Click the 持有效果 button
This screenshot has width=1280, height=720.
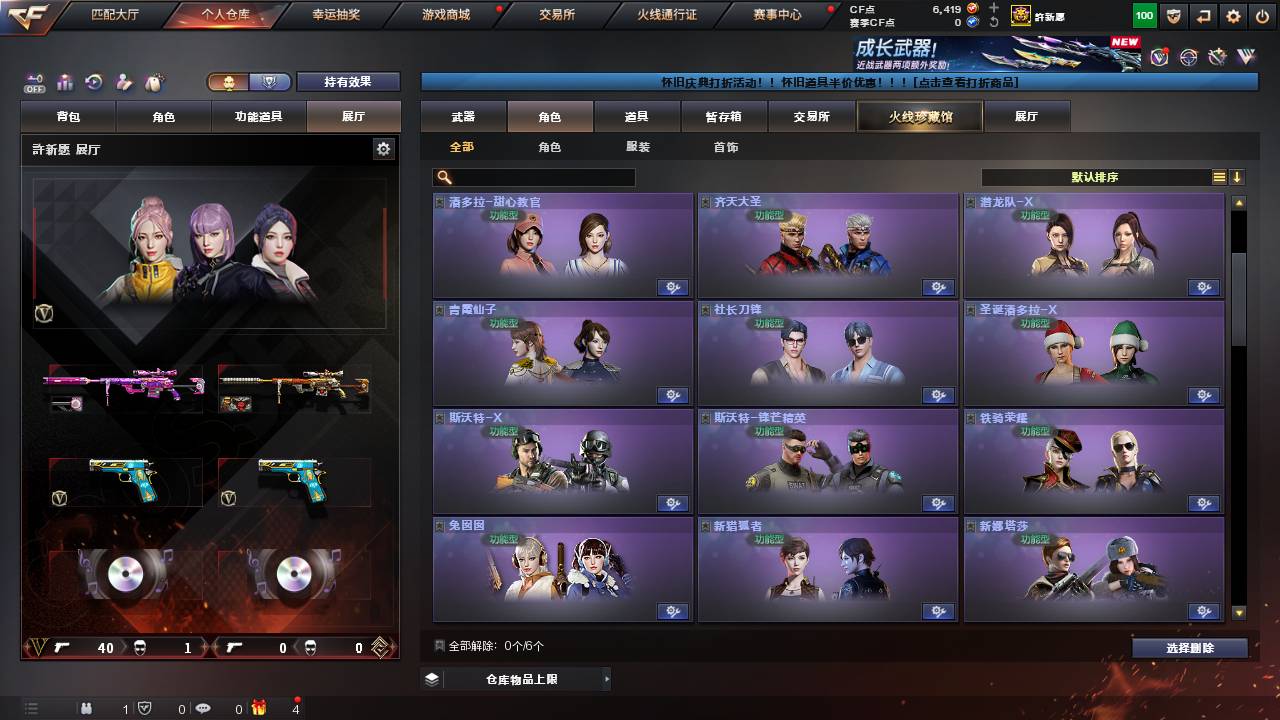pos(347,81)
